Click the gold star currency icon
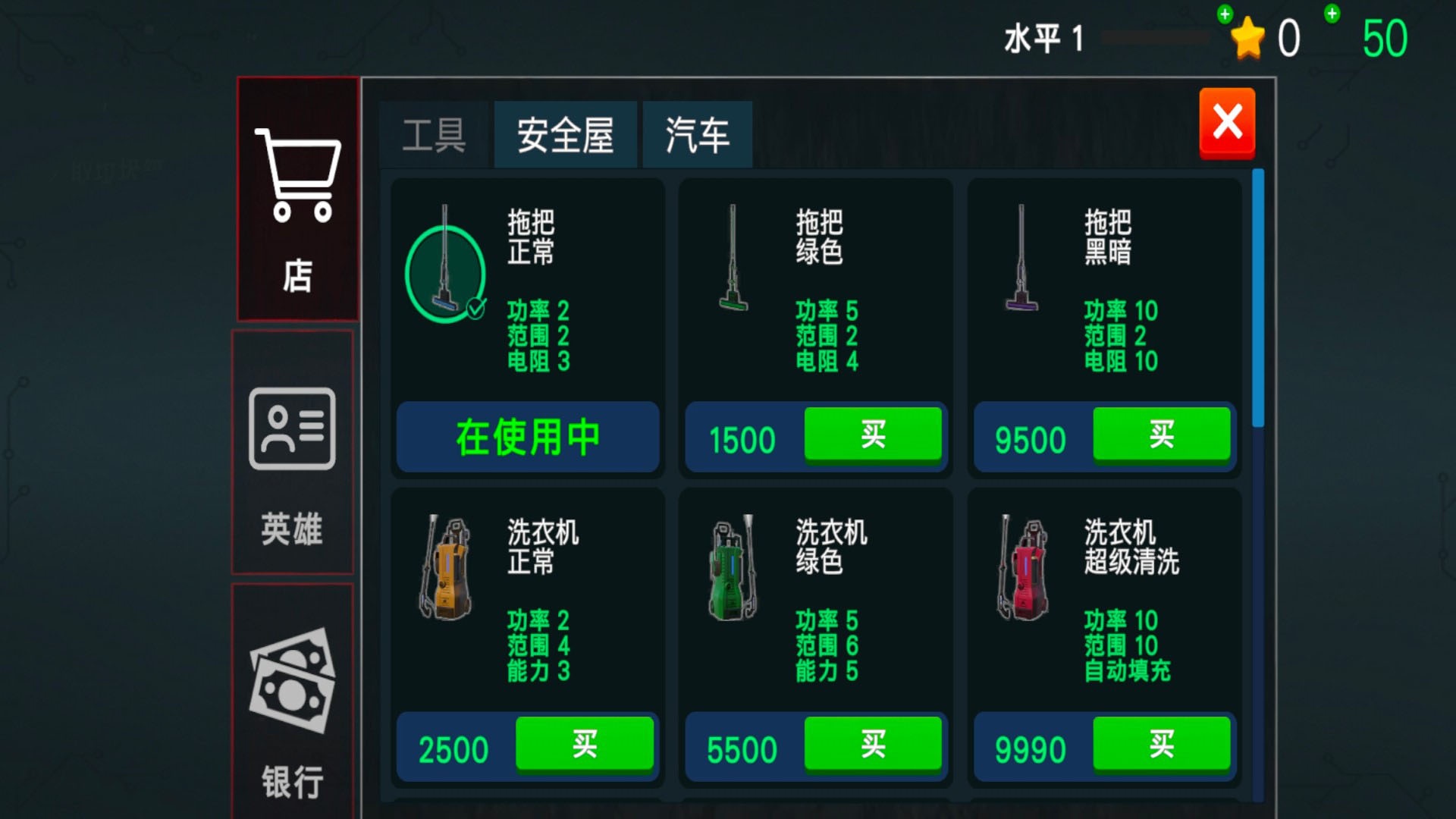 coord(1247,36)
